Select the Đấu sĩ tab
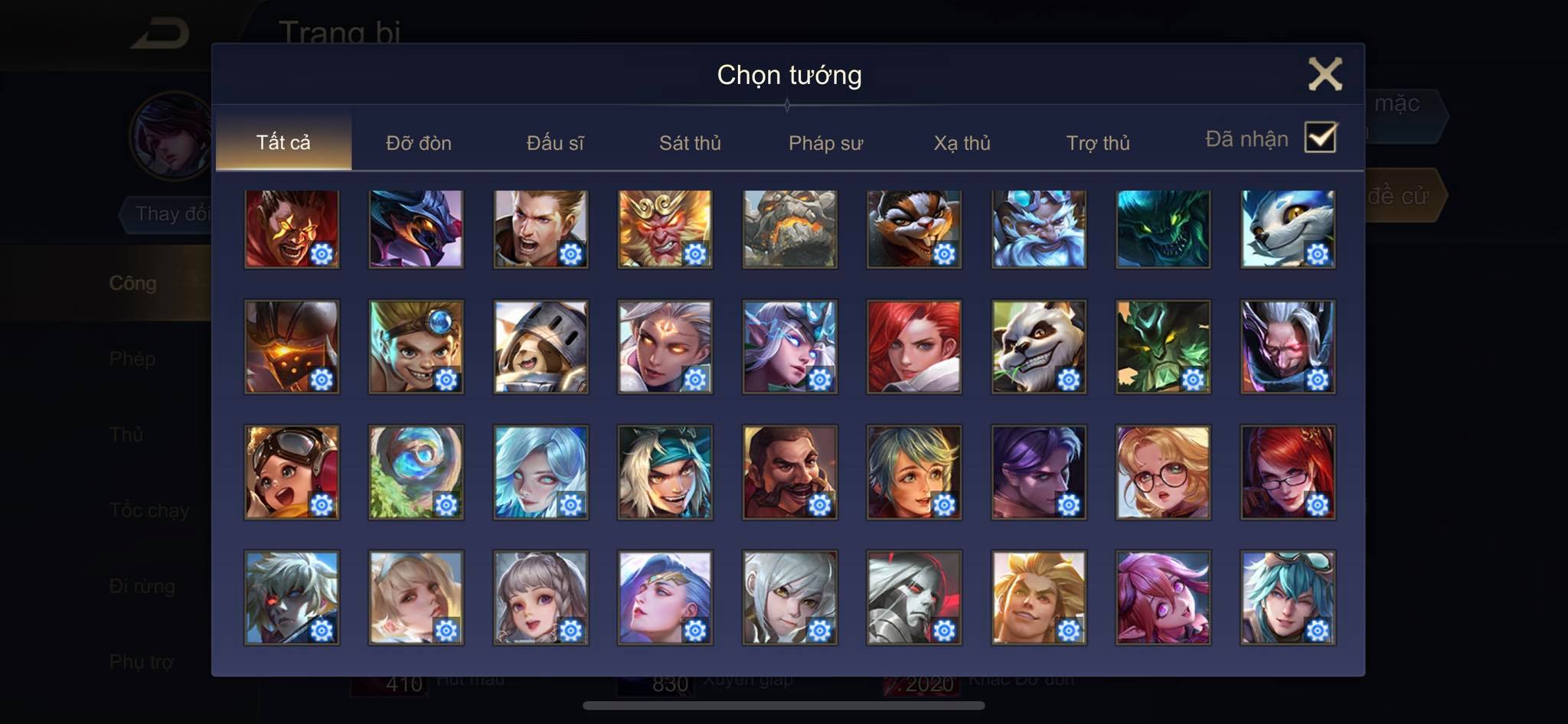 pos(555,143)
